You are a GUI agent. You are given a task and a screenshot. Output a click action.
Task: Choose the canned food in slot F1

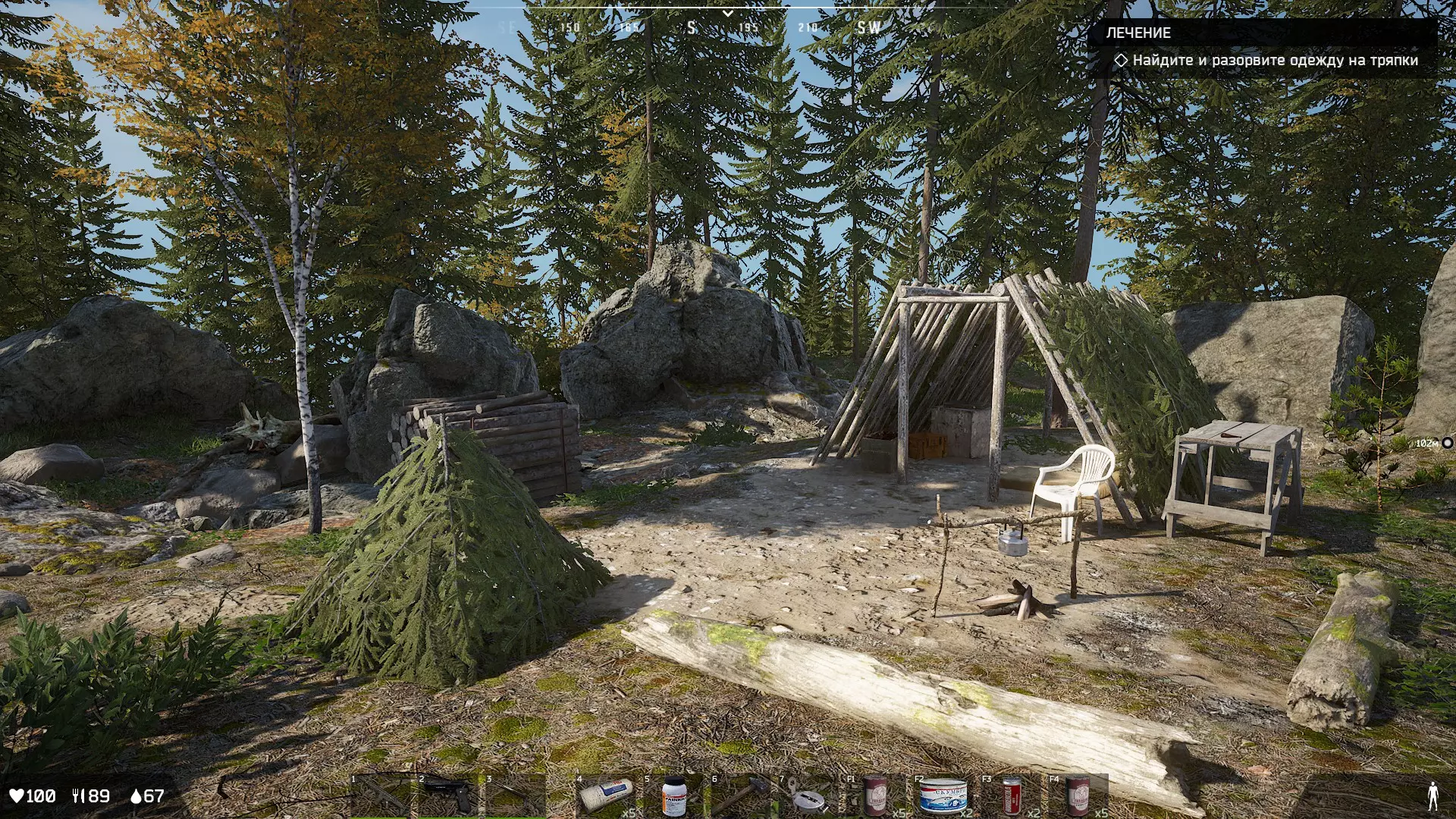coord(875,796)
